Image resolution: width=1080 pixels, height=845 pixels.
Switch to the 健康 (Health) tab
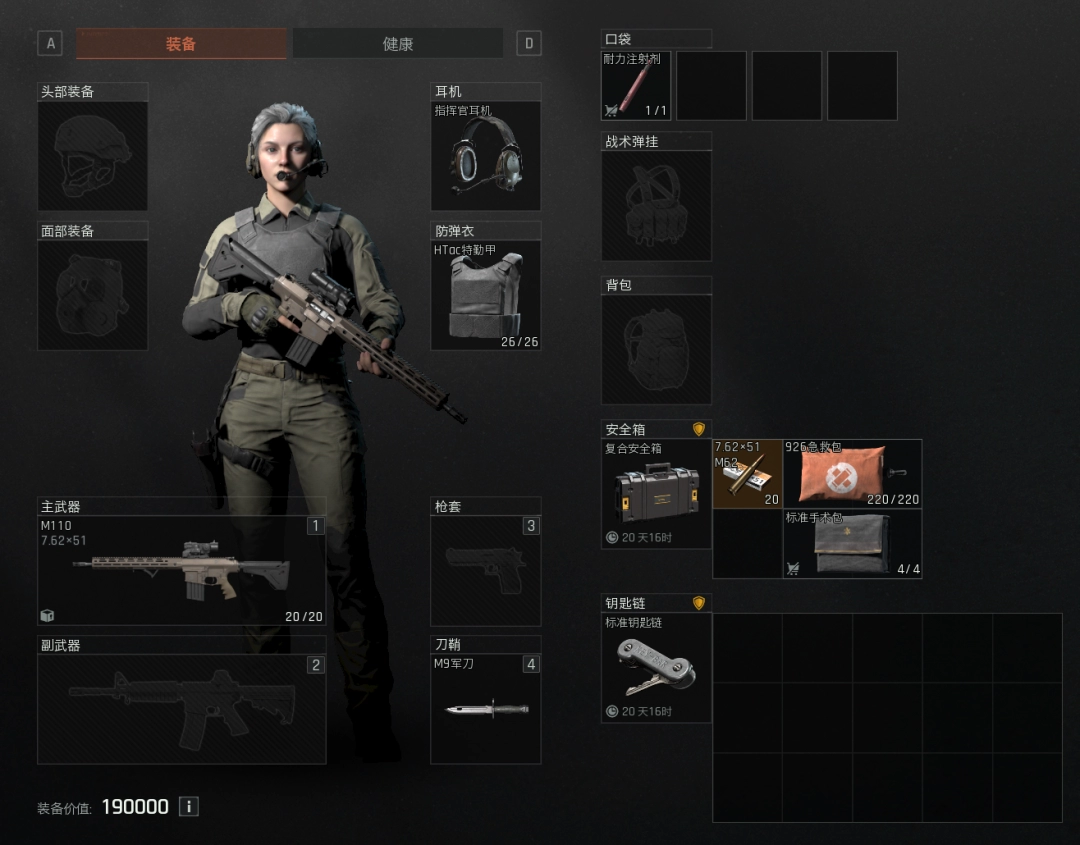(x=398, y=44)
